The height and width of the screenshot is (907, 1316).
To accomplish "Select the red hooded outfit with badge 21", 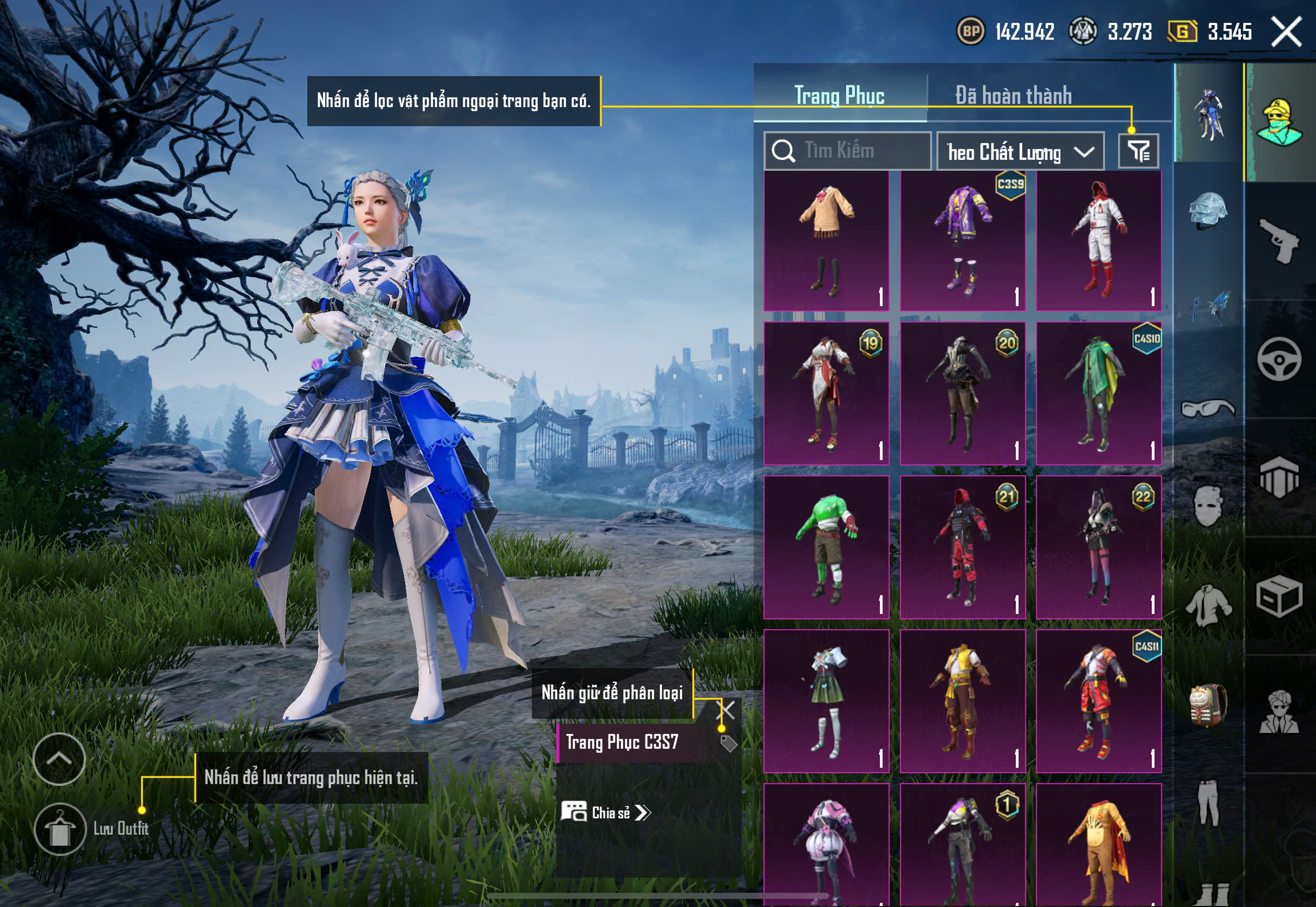I will [963, 546].
